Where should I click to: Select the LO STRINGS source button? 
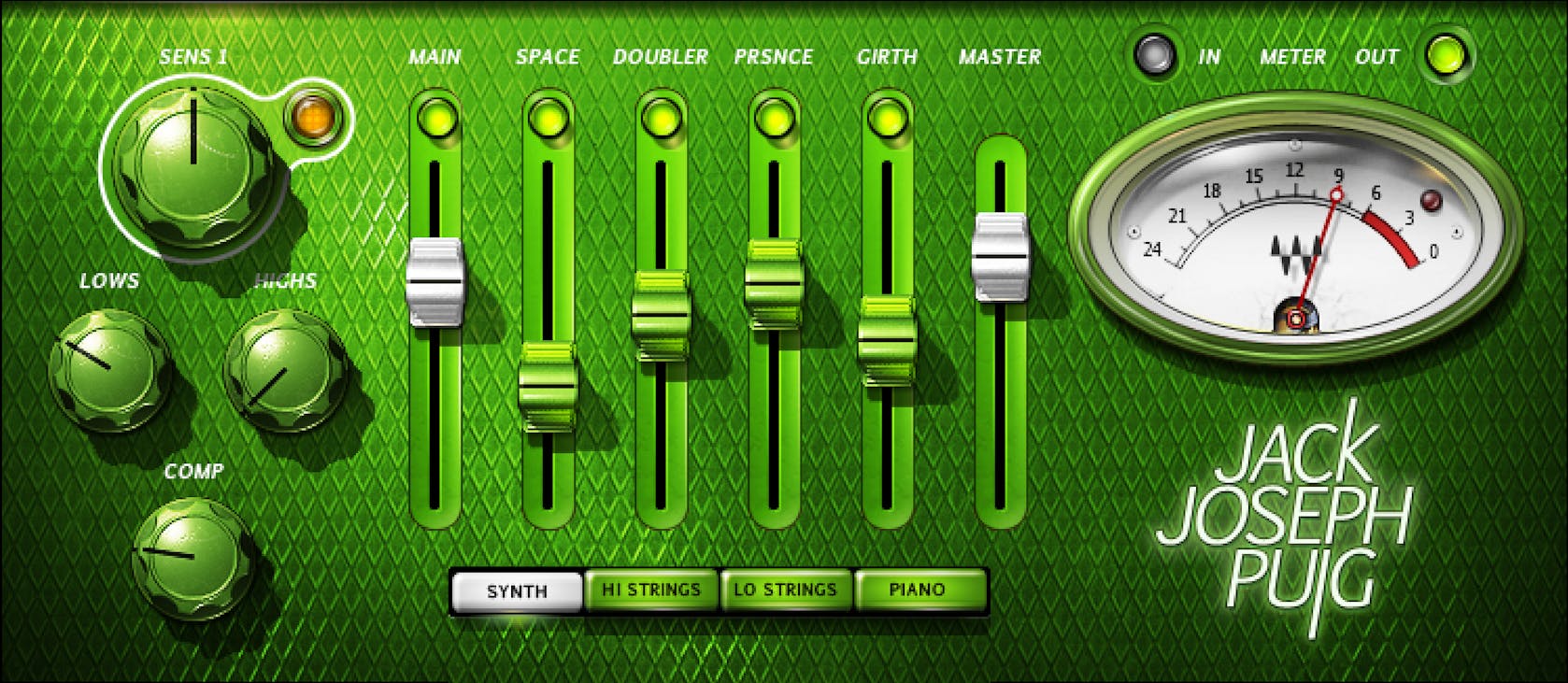(x=785, y=590)
